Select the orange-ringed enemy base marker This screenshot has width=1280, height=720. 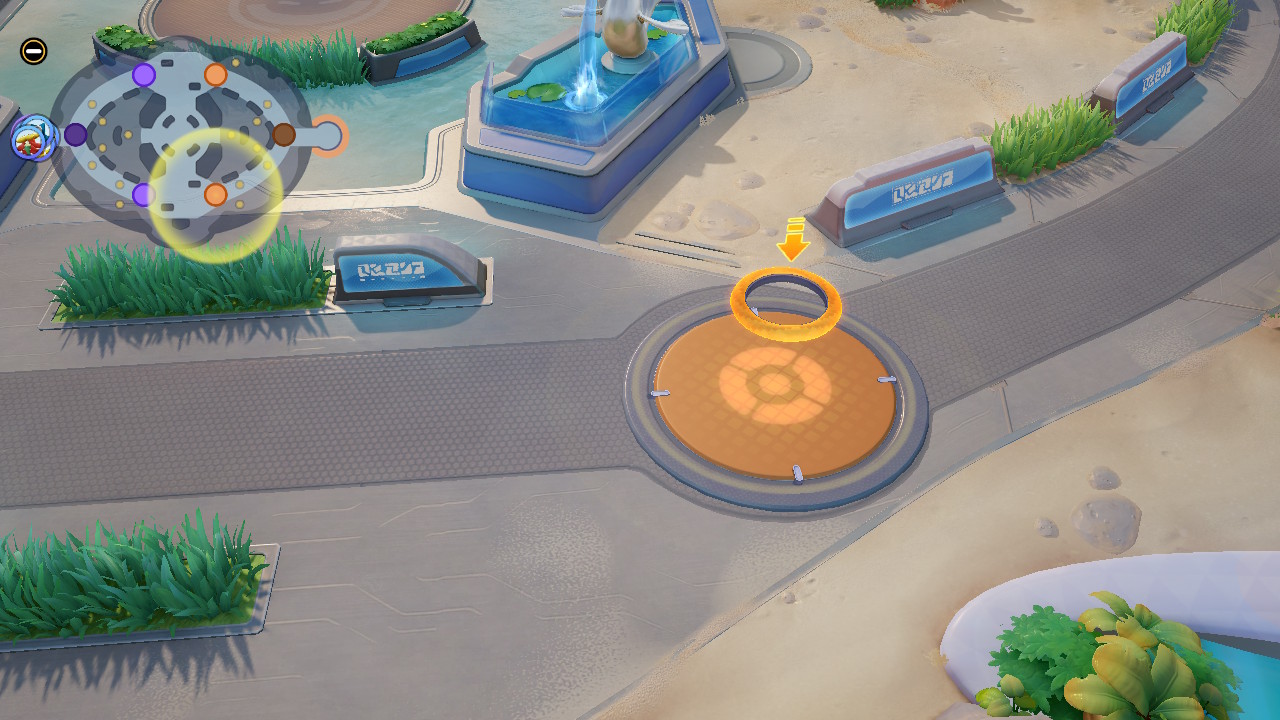[329, 136]
